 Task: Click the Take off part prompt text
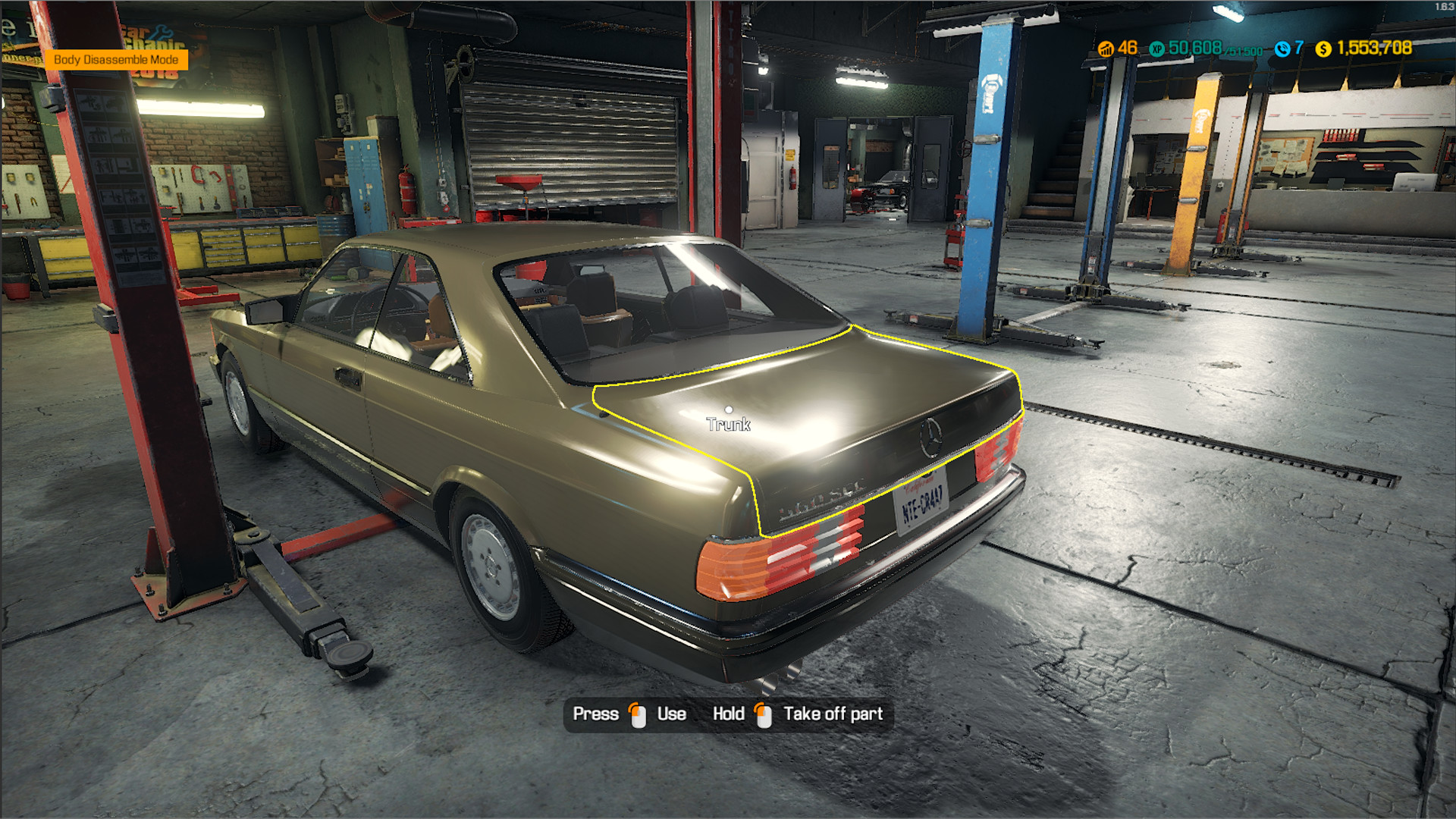(x=833, y=714)
